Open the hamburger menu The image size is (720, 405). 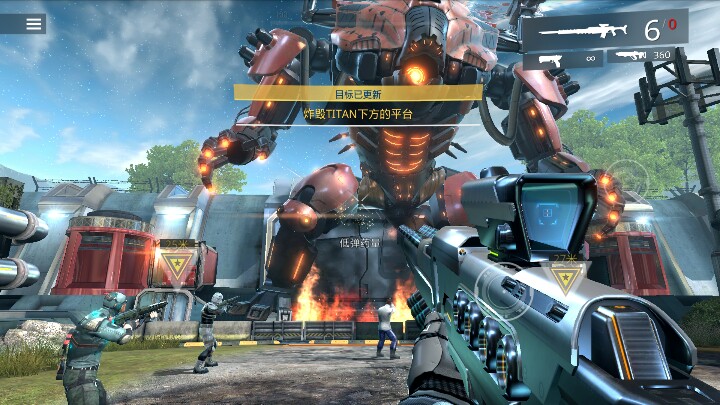pos(35,24)
